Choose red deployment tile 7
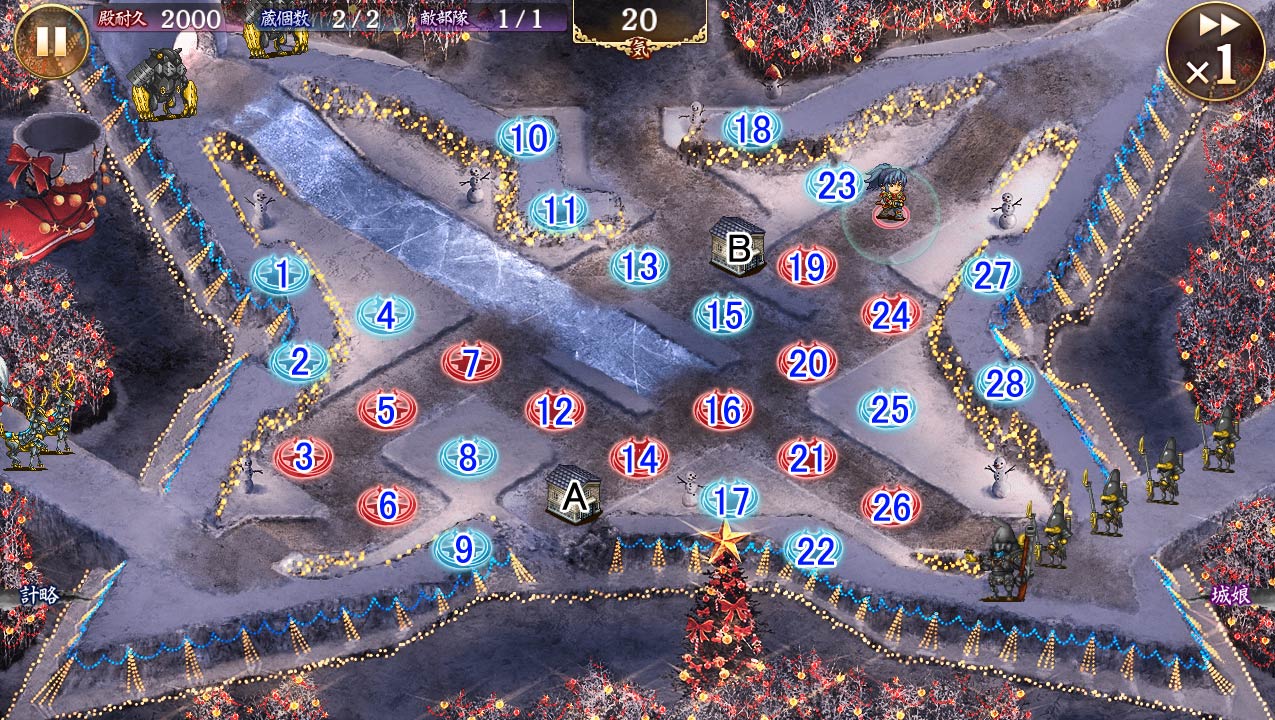 pos(471,362)
